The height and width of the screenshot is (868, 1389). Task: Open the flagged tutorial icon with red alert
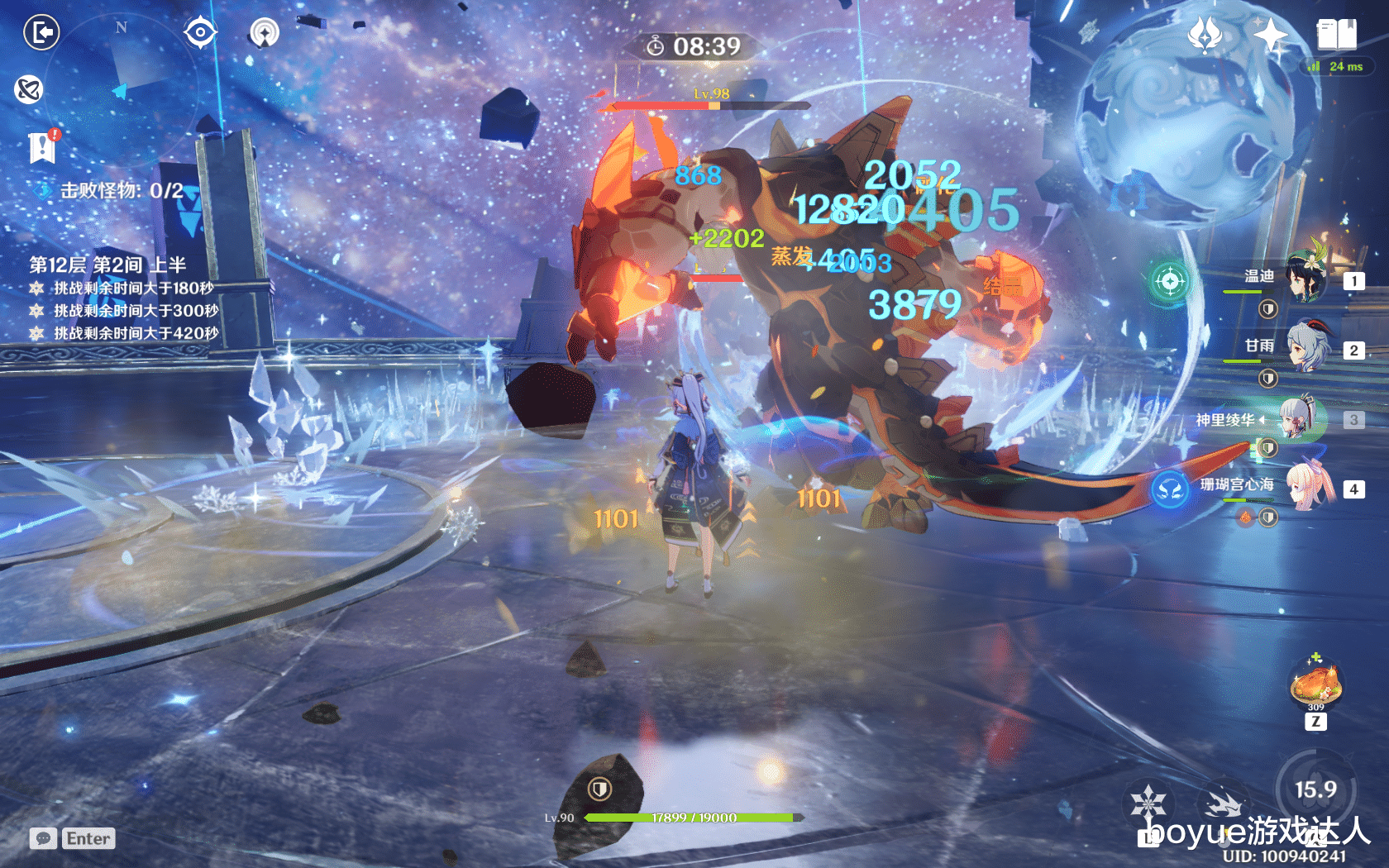(42, 147)
